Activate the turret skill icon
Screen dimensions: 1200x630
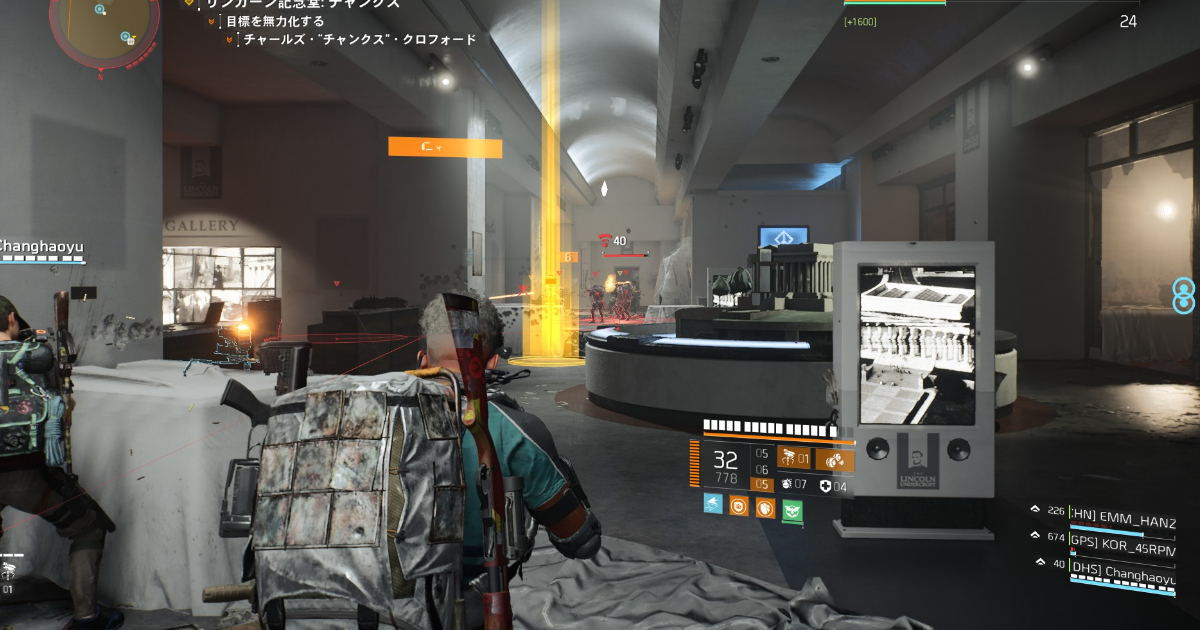(794, 459)
